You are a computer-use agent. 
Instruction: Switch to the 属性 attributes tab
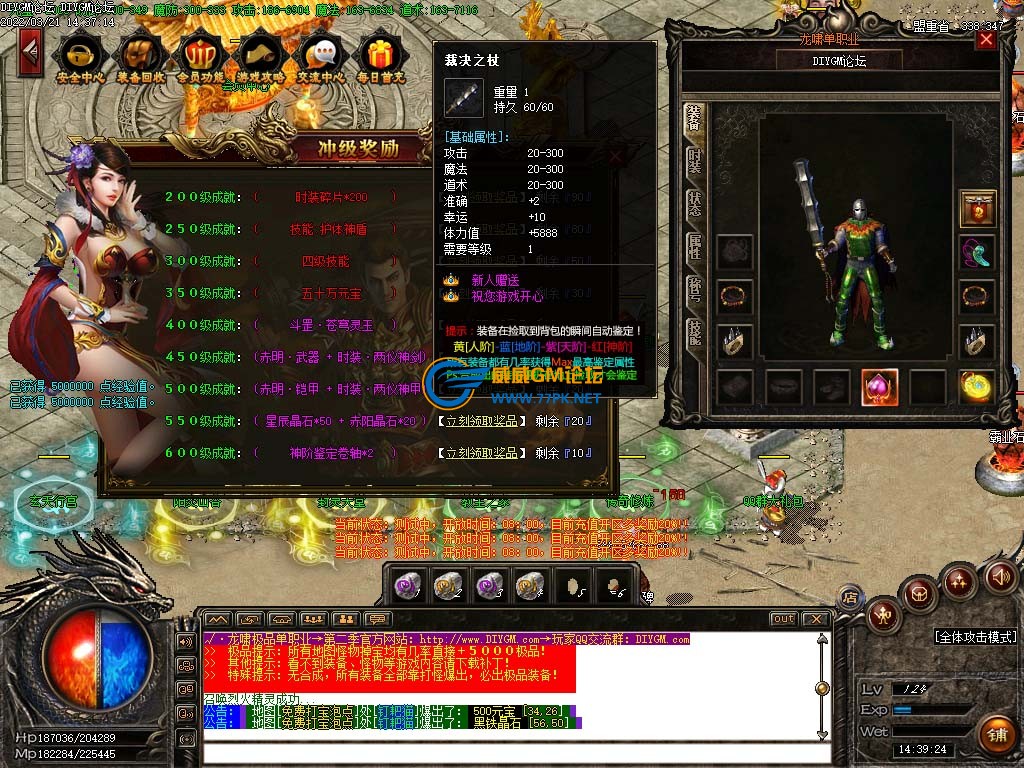(694, 247)
